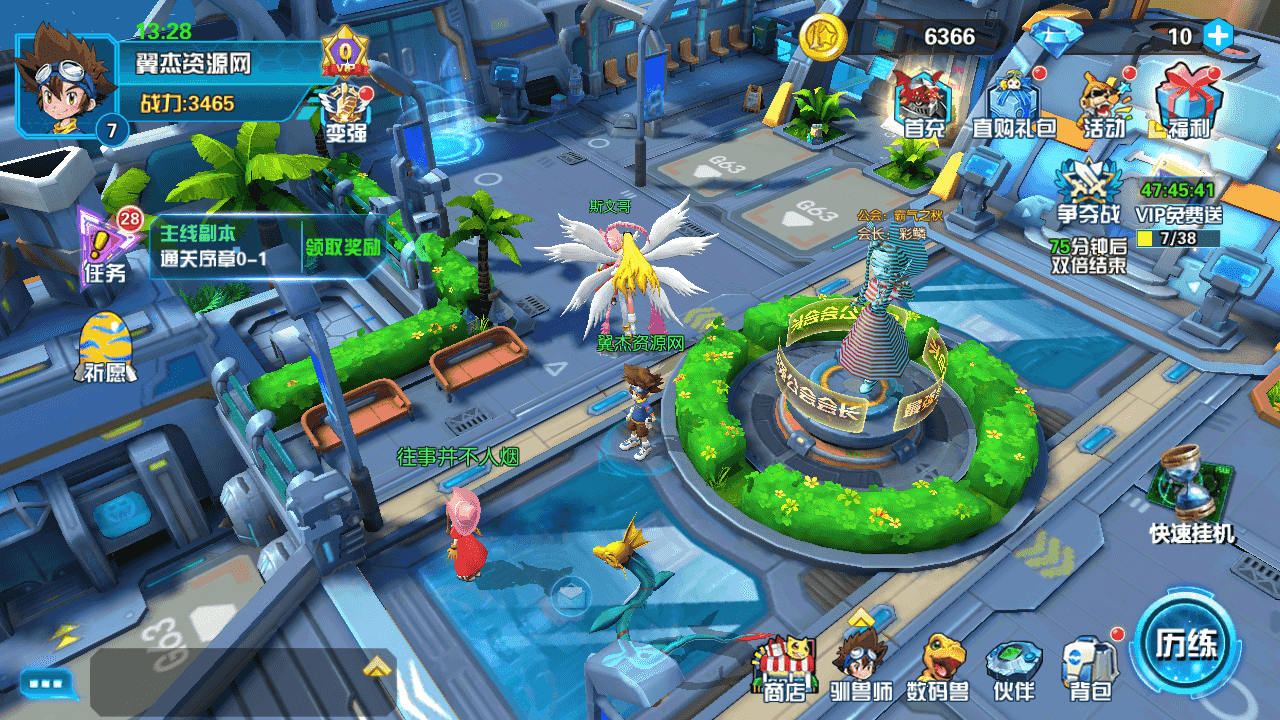The width and height of the screenshot is (1280, 720).
Task: Open the 驯兽师 tamer menu
Action: pyautogui.click(x=861, y=668)
